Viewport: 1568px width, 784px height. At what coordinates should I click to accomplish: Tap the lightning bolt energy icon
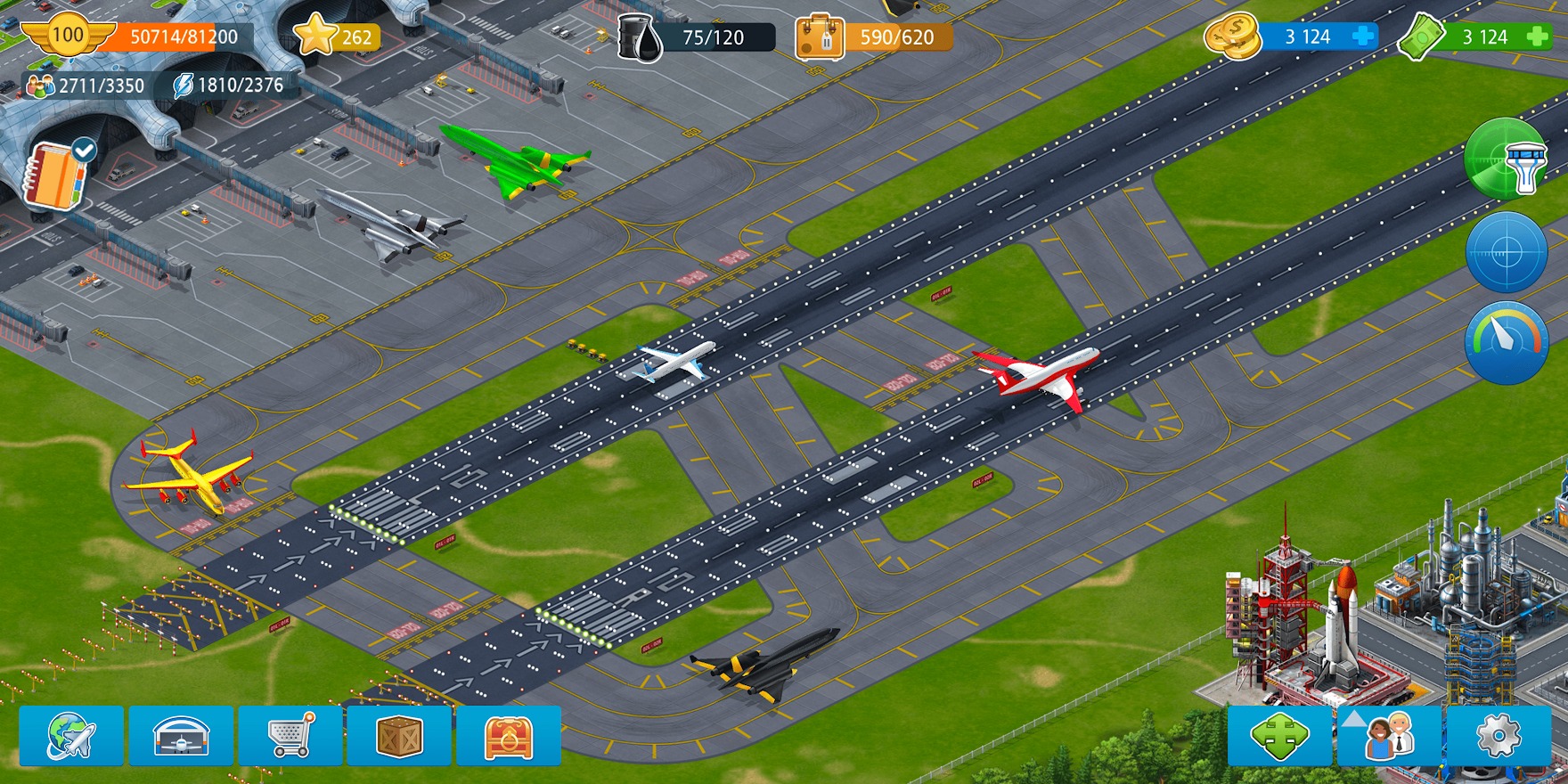click(x=183, y=86)
